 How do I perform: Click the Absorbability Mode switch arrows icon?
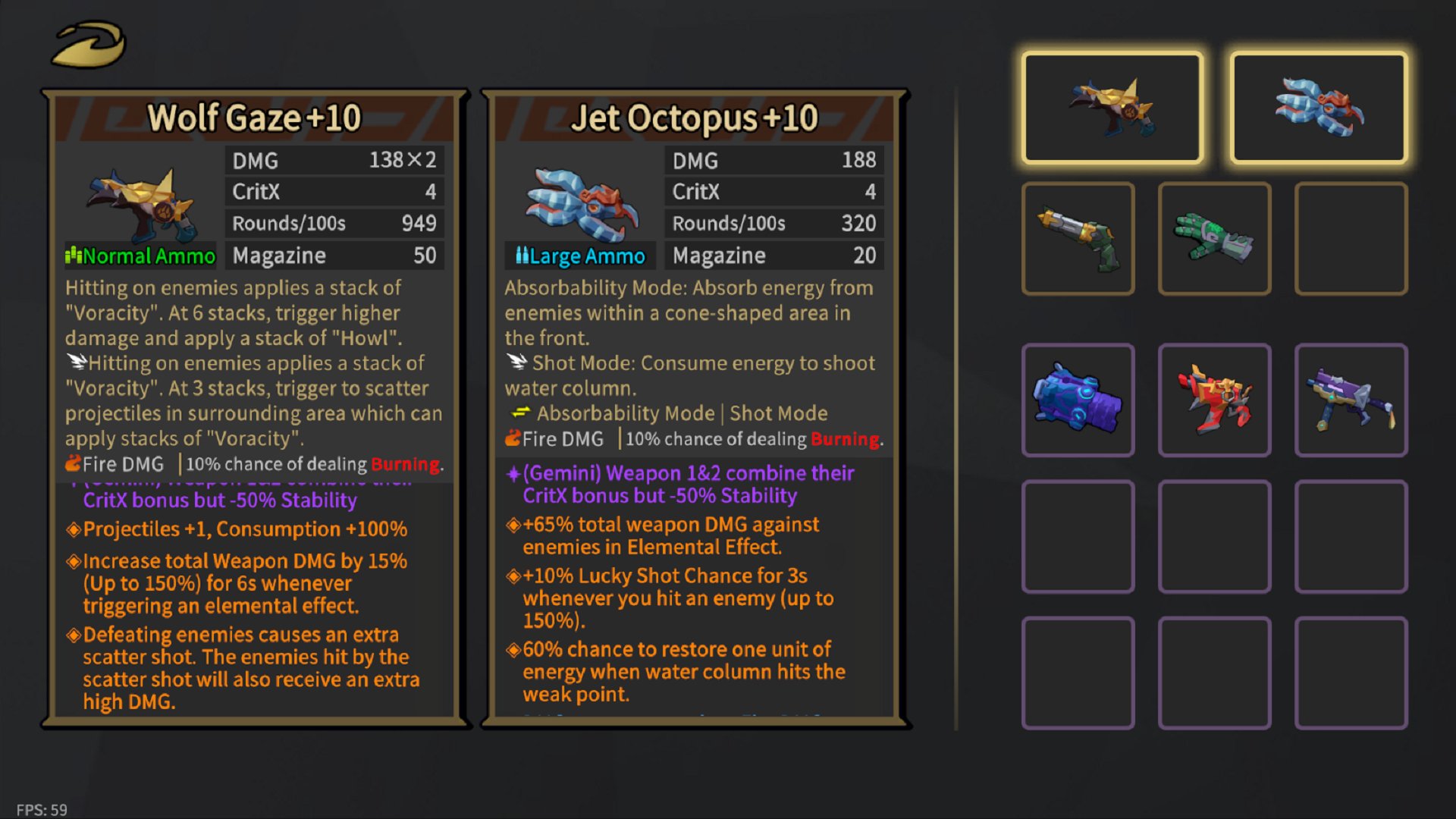(519, 413)
